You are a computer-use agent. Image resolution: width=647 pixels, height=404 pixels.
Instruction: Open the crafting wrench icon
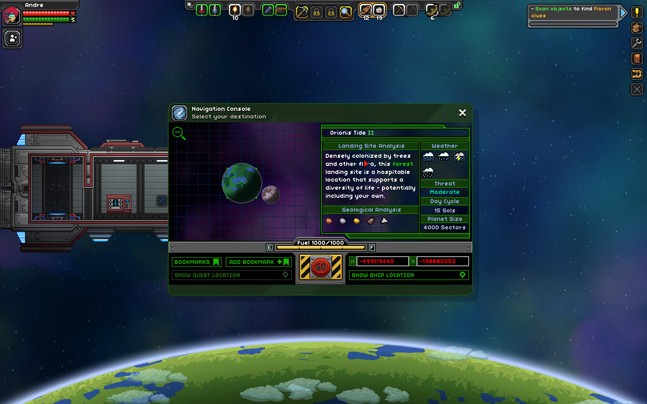(637, 44)
